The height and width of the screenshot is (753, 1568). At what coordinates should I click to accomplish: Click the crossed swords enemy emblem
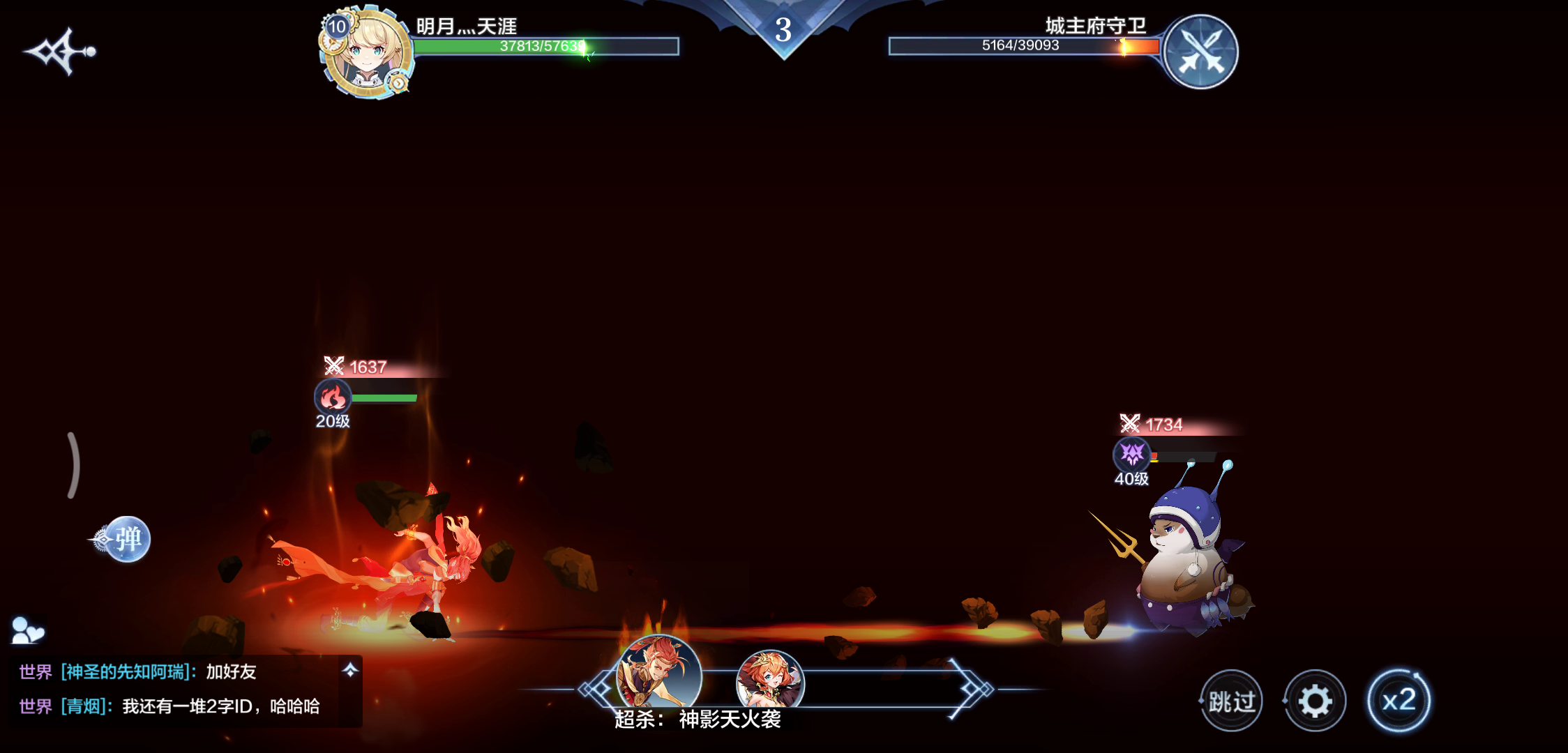(x=1200, y=52)
